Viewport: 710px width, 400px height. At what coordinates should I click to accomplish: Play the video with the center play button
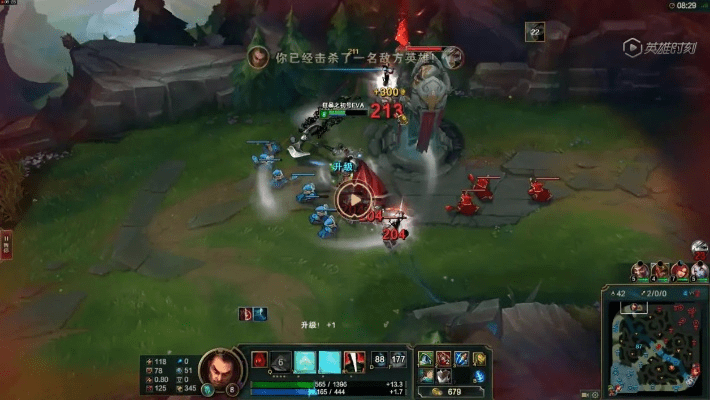coord(354,199)
